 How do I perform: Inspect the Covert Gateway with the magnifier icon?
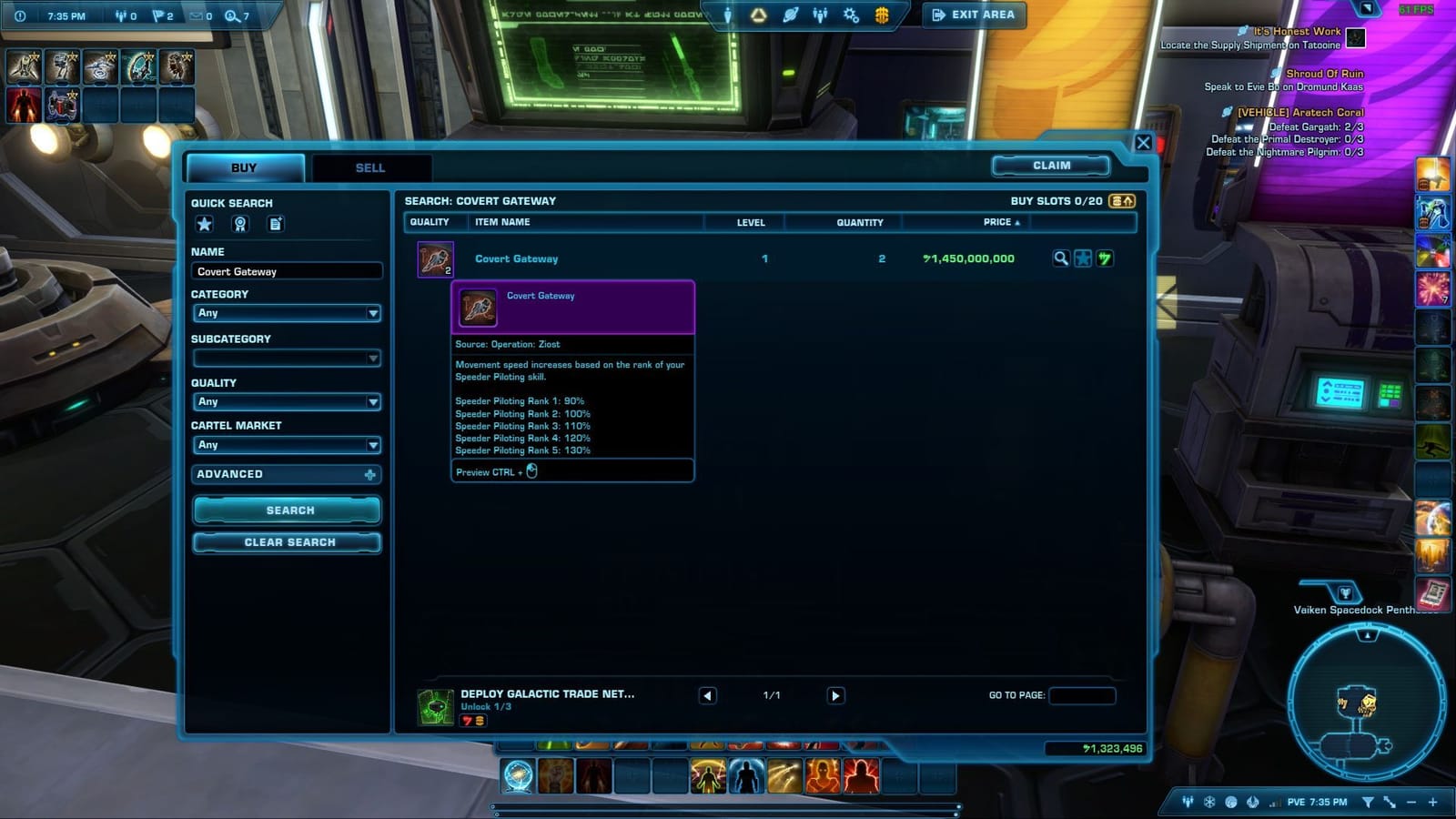click(1061, 258)
